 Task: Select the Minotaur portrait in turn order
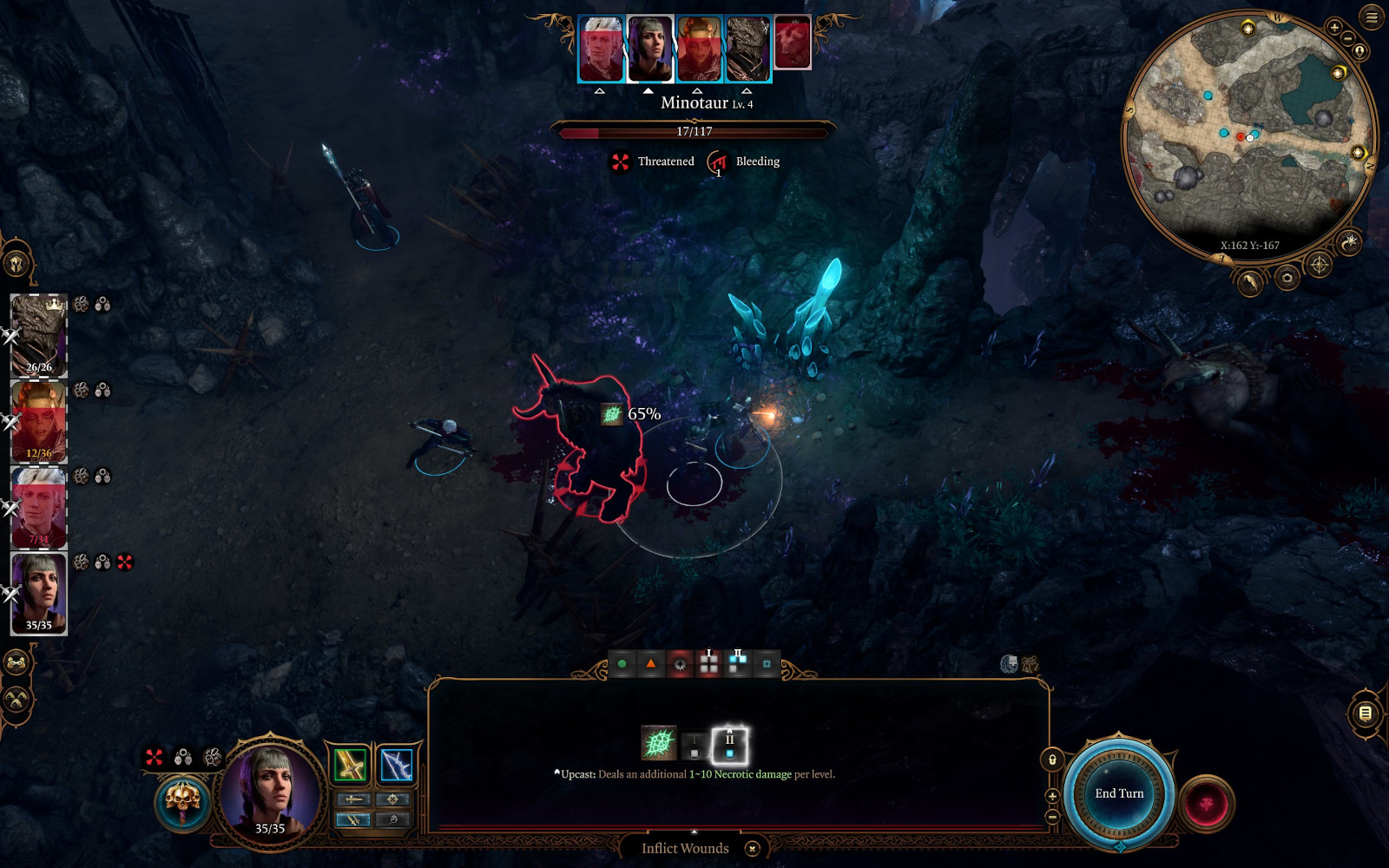792,43
